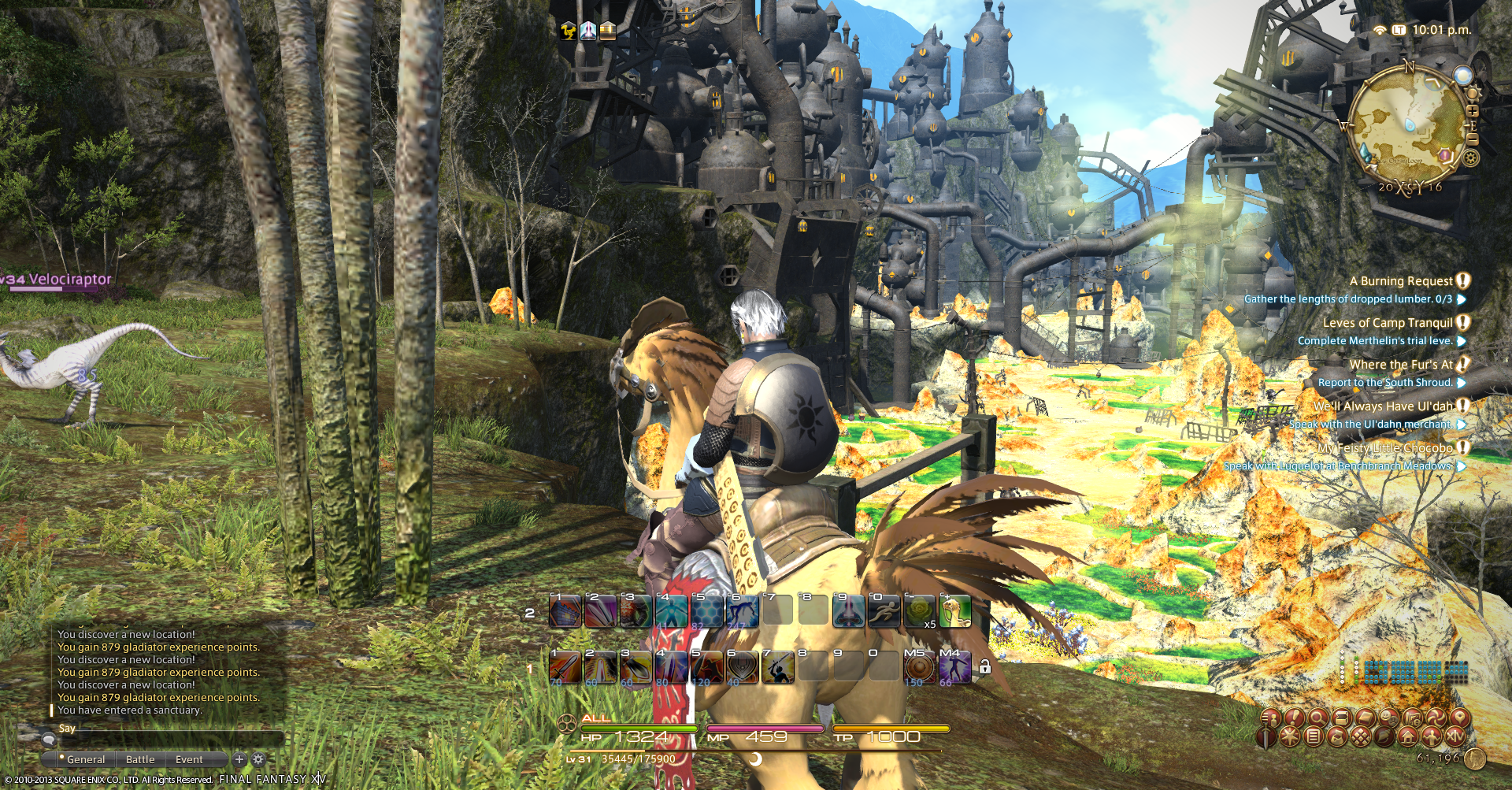Screen dimensions: 1512x790
Task: Click the minimap zoom-out minus button
Action: tap(1473, 139)
